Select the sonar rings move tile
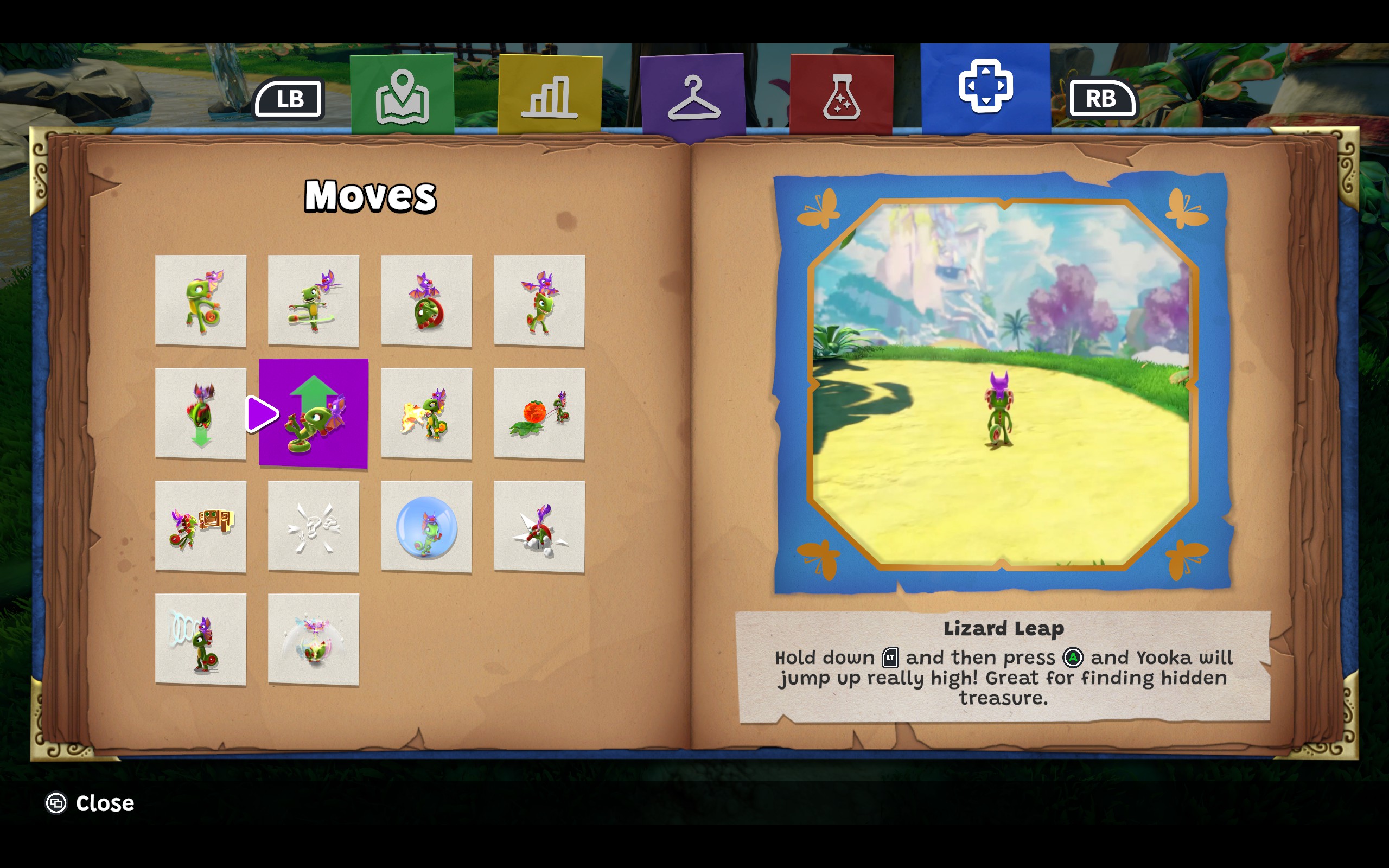1389x868 pixels. 200,640
